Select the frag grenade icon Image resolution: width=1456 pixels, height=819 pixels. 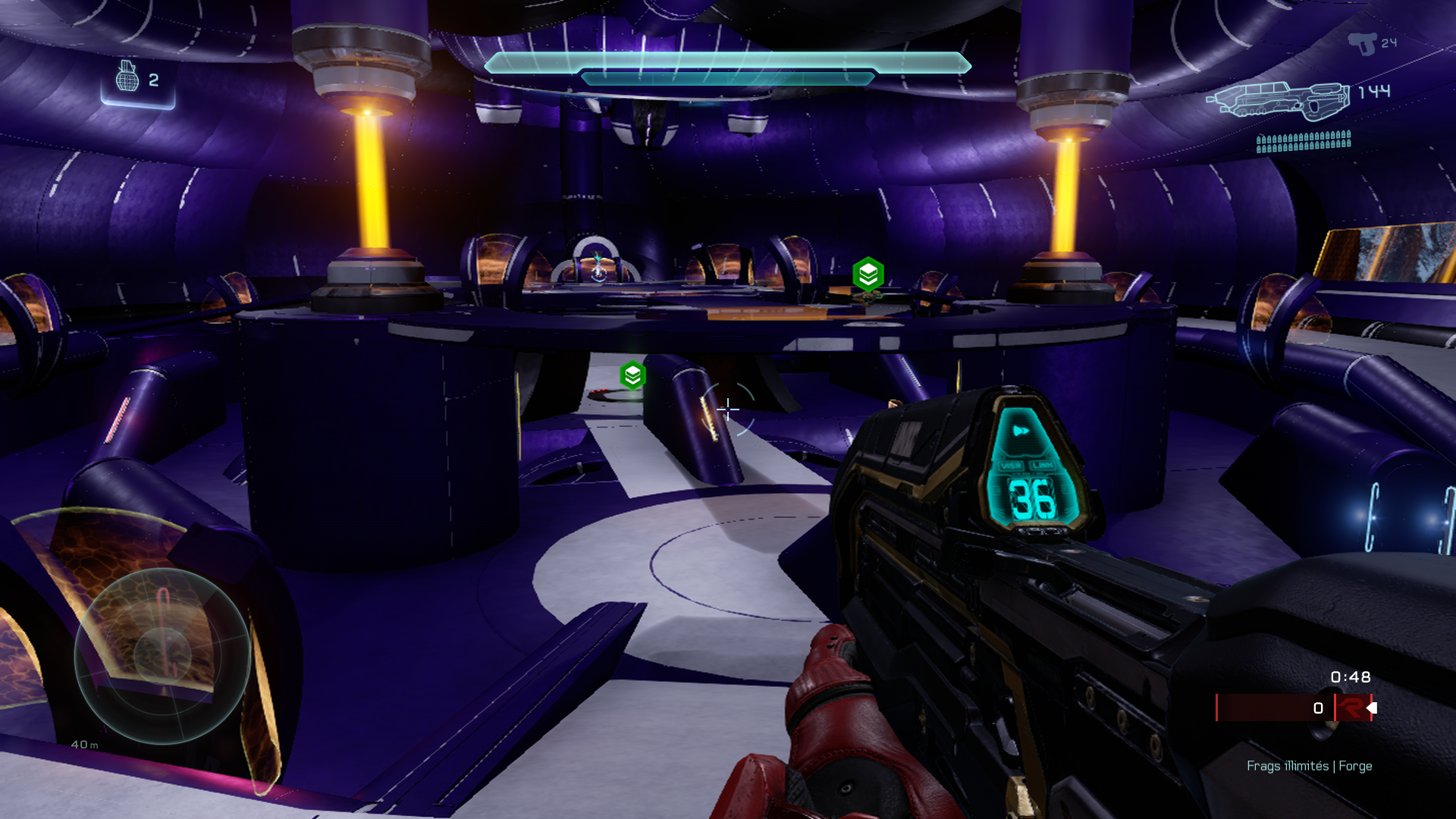click(127, 77)
